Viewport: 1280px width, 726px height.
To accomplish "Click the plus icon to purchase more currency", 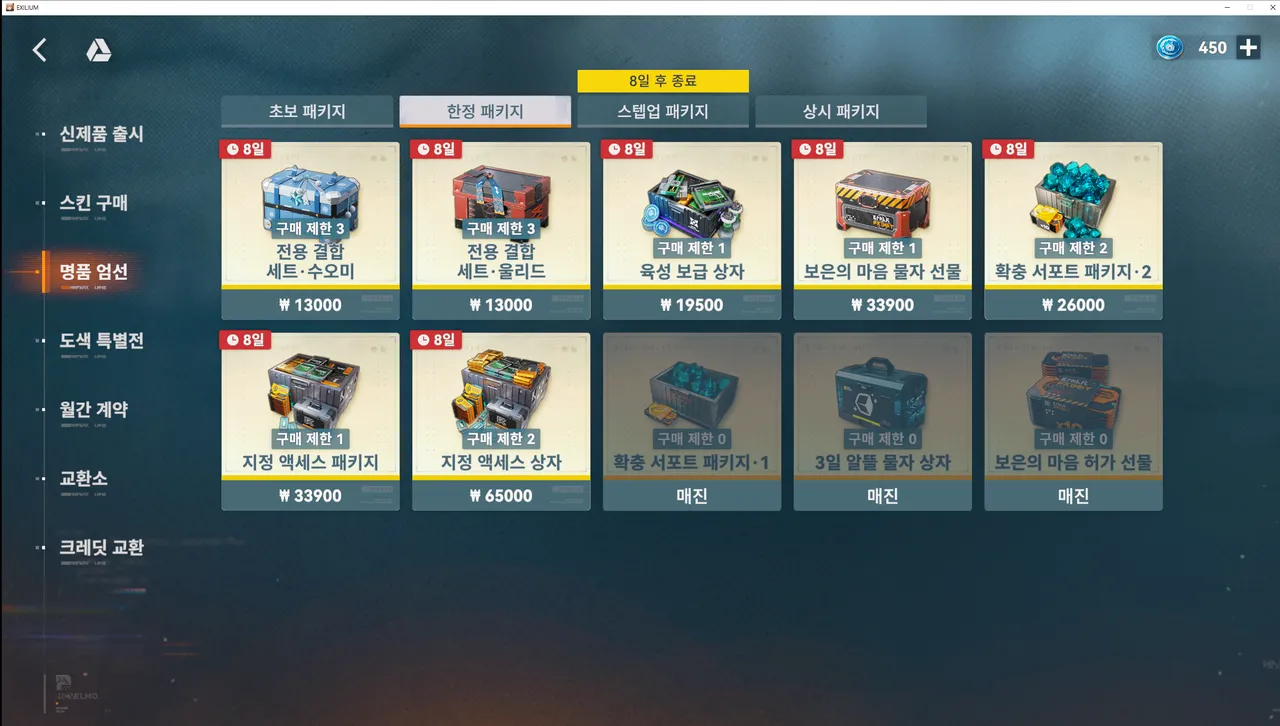I will pos(1246,47).
